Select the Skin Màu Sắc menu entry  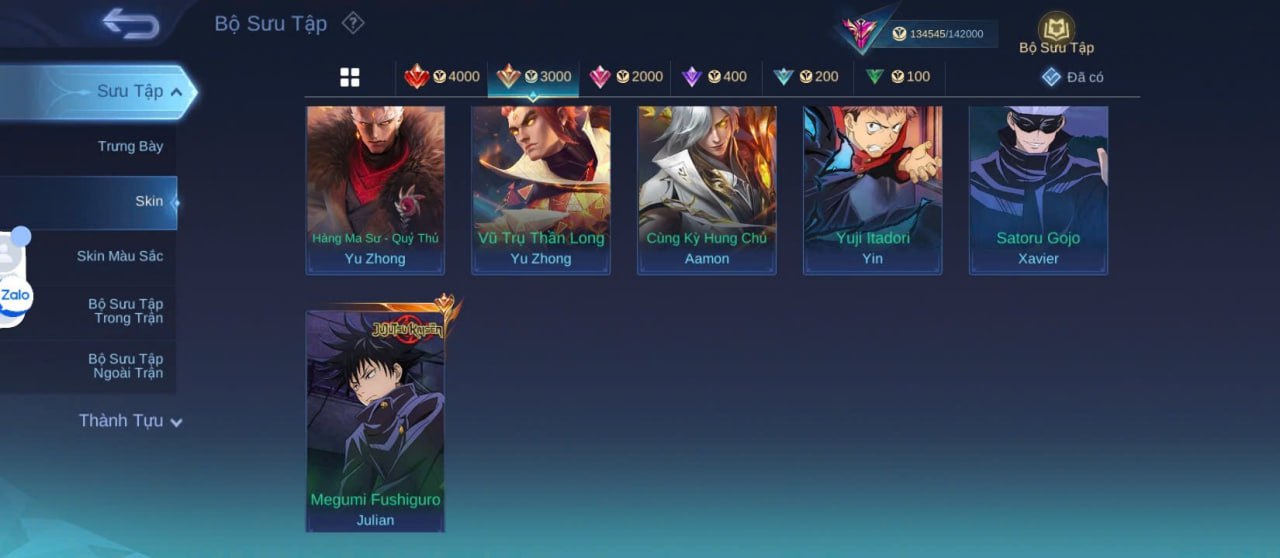(120, 256)
